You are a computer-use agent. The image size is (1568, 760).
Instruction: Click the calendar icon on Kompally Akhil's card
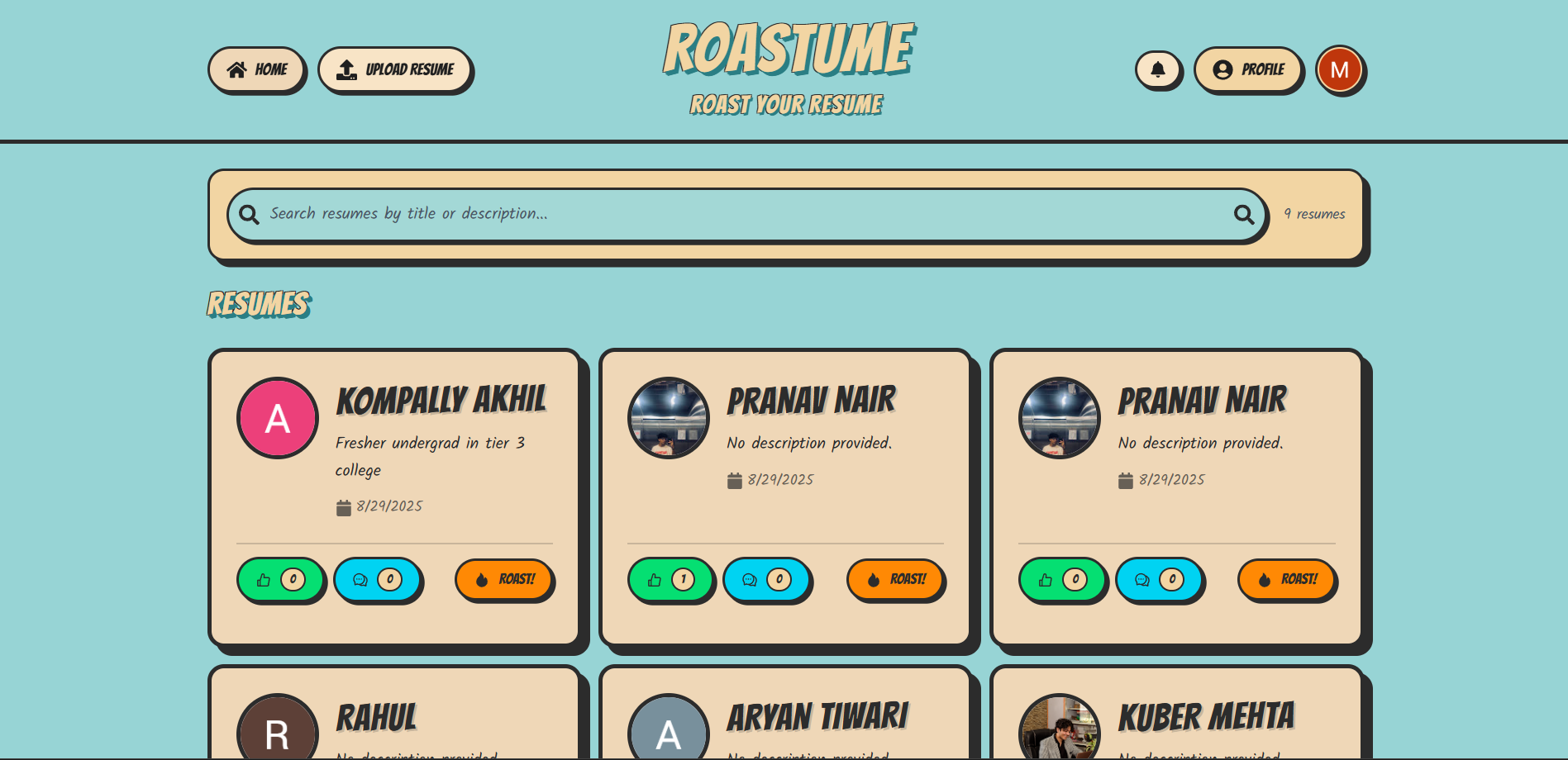343,506
